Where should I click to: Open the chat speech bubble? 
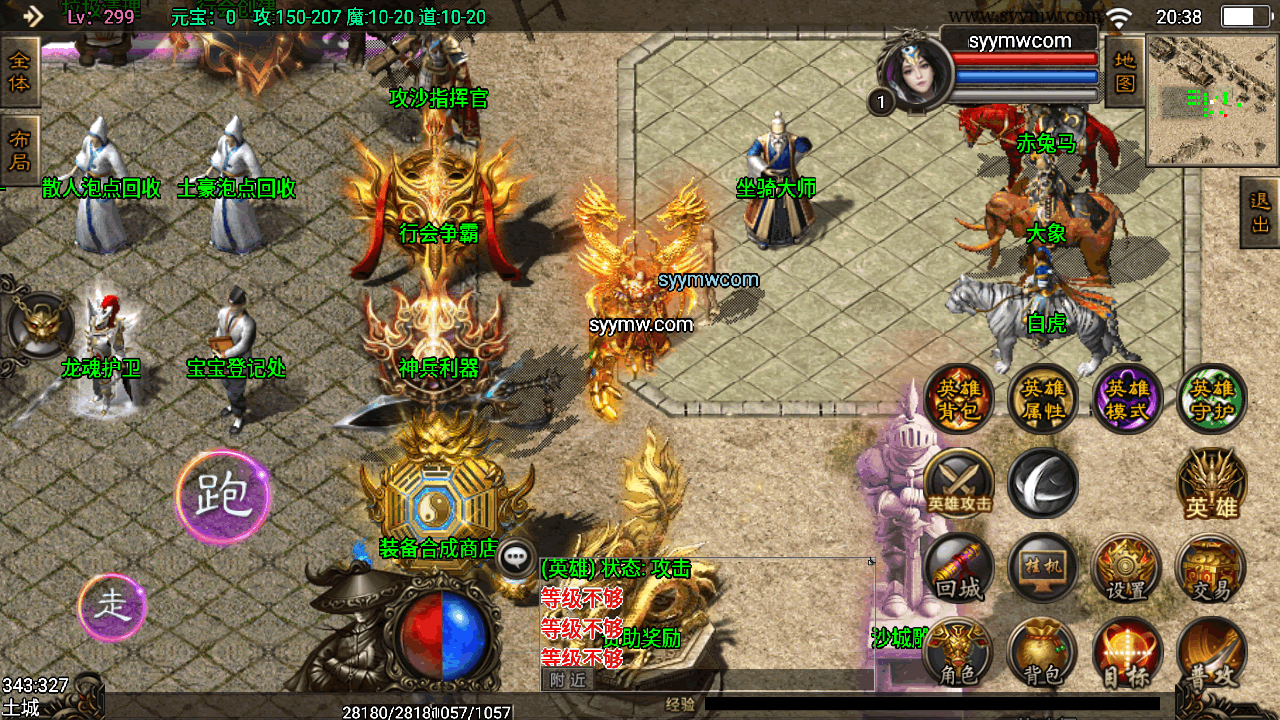517,558
